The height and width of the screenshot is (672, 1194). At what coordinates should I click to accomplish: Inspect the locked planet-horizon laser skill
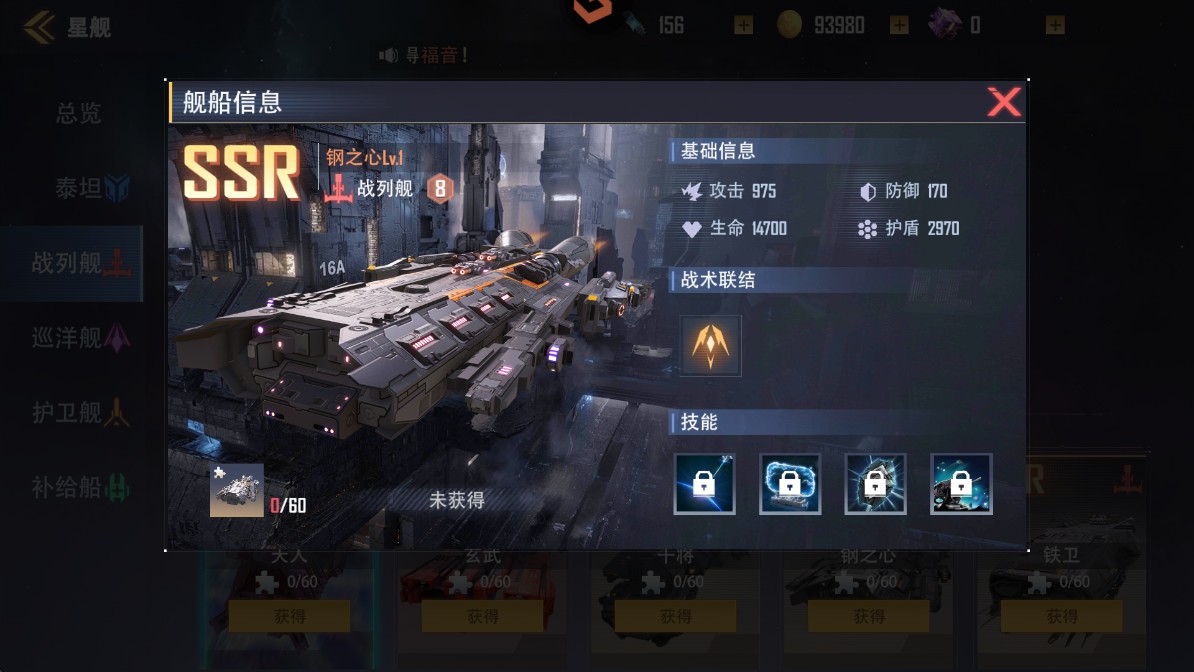coord(704,484)
